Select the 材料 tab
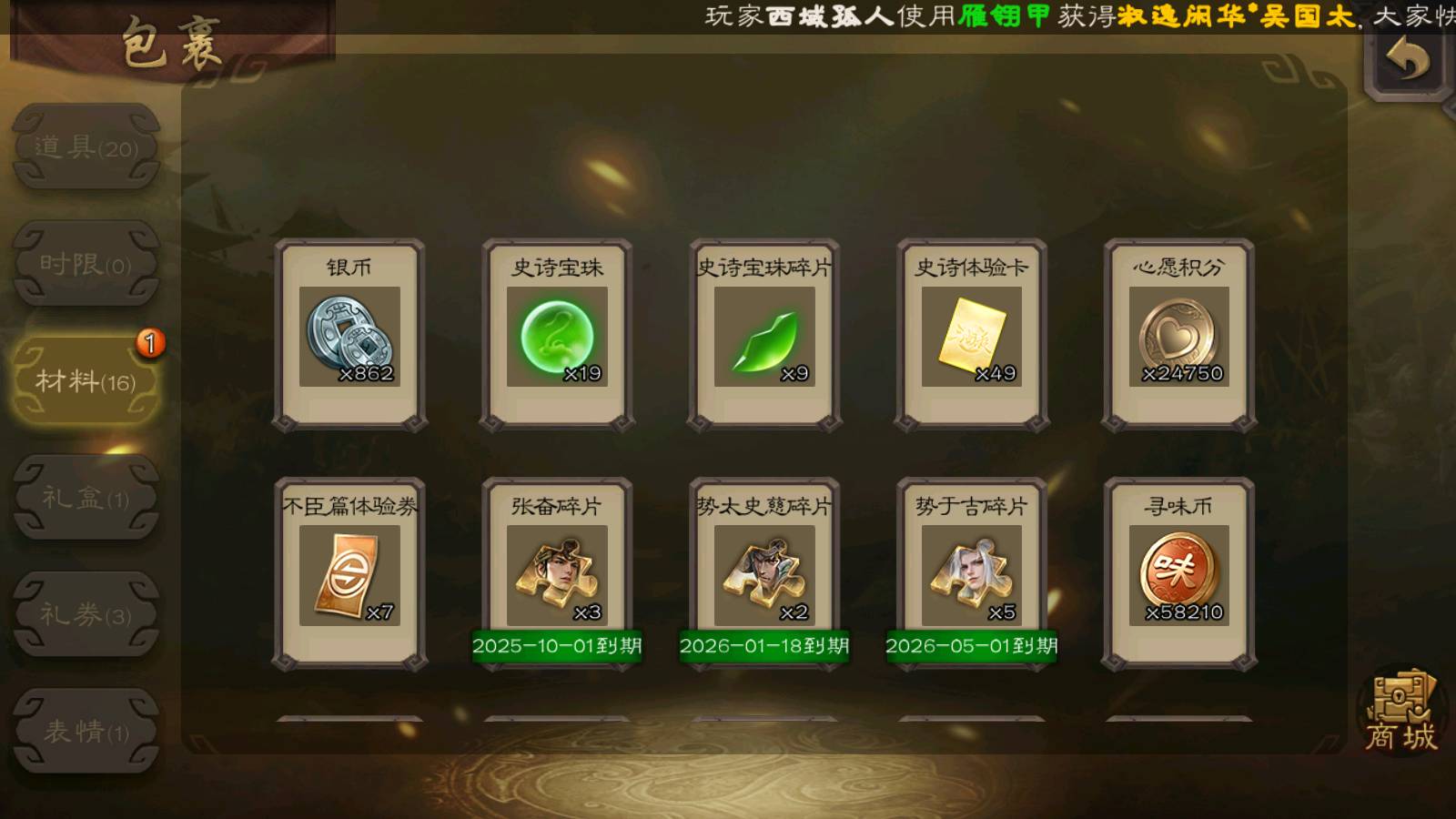Viewport: 1456px width, 819px height. click(86, 380)
